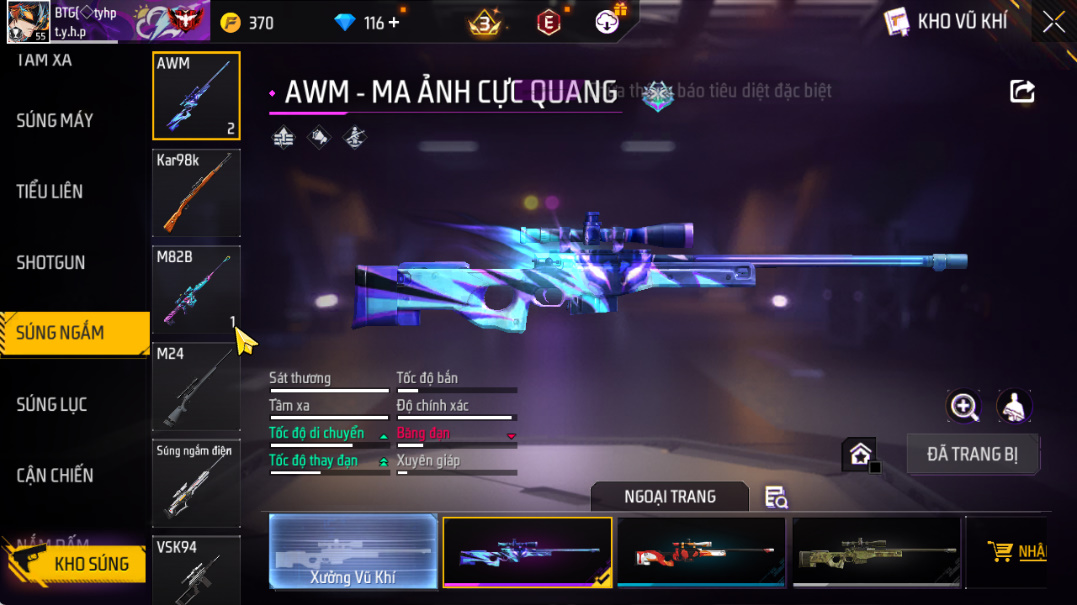Show Cận Chiến melee weapons
Image resolution: width=1077 pixels, height=605 pixels.
[x=55, y=476]
